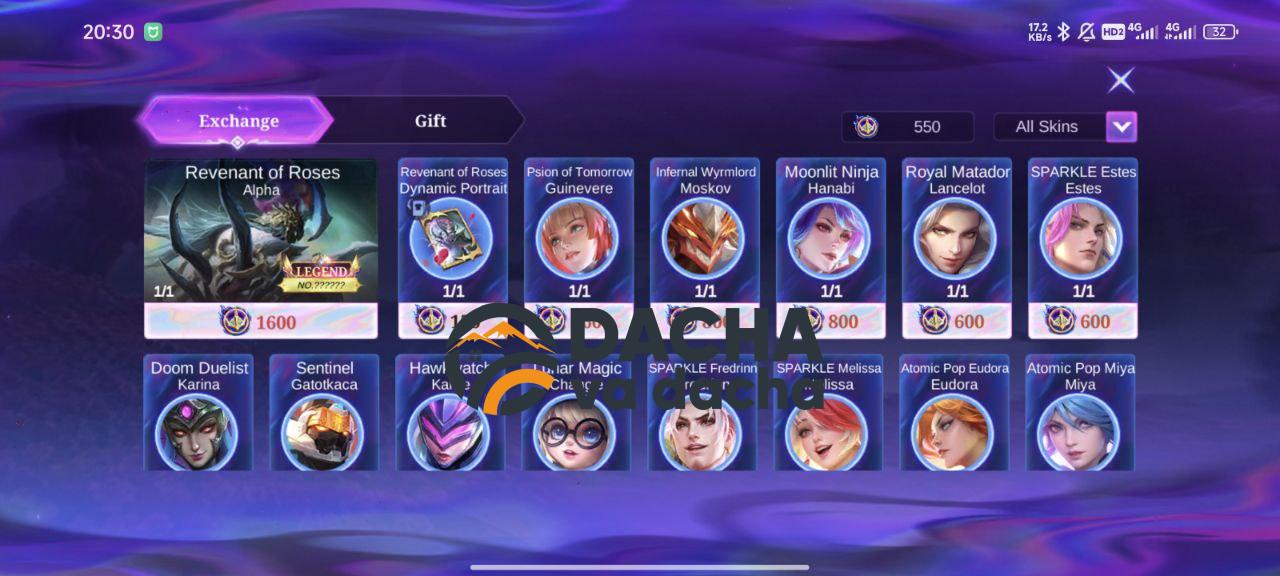This screenshot has height=576, width=1280.
Task: Open the All Skins filter dropdown
Action: (x=1121, y=127)
